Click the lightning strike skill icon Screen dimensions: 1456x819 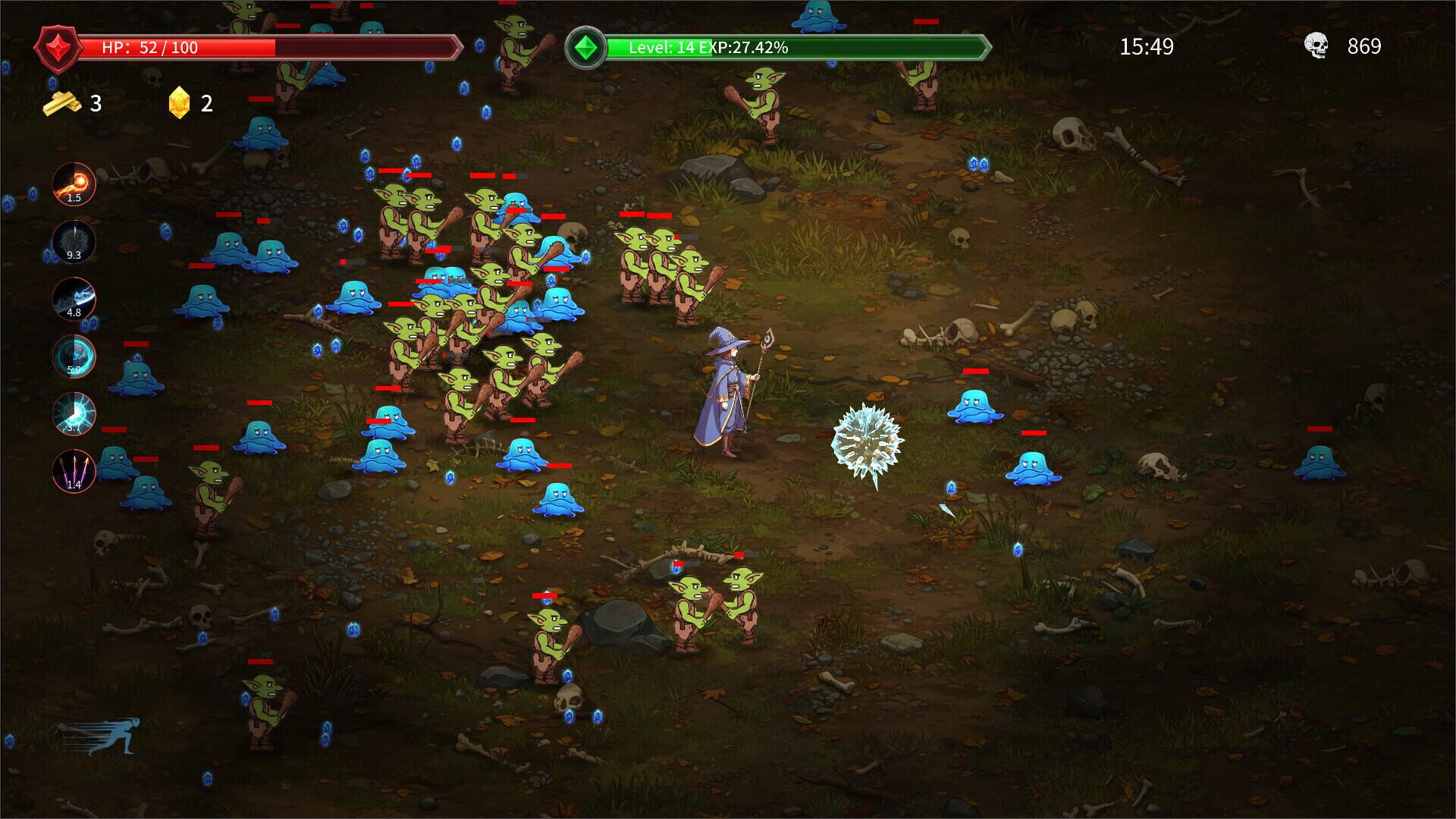point(74,414)
